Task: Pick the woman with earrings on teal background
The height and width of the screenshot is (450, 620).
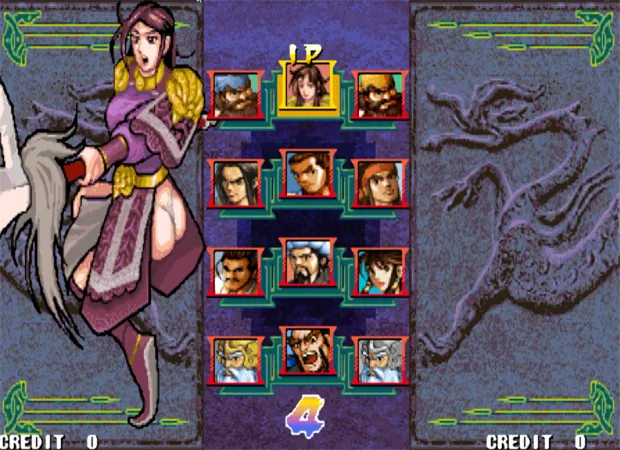Action: click(x=380, y=272)
